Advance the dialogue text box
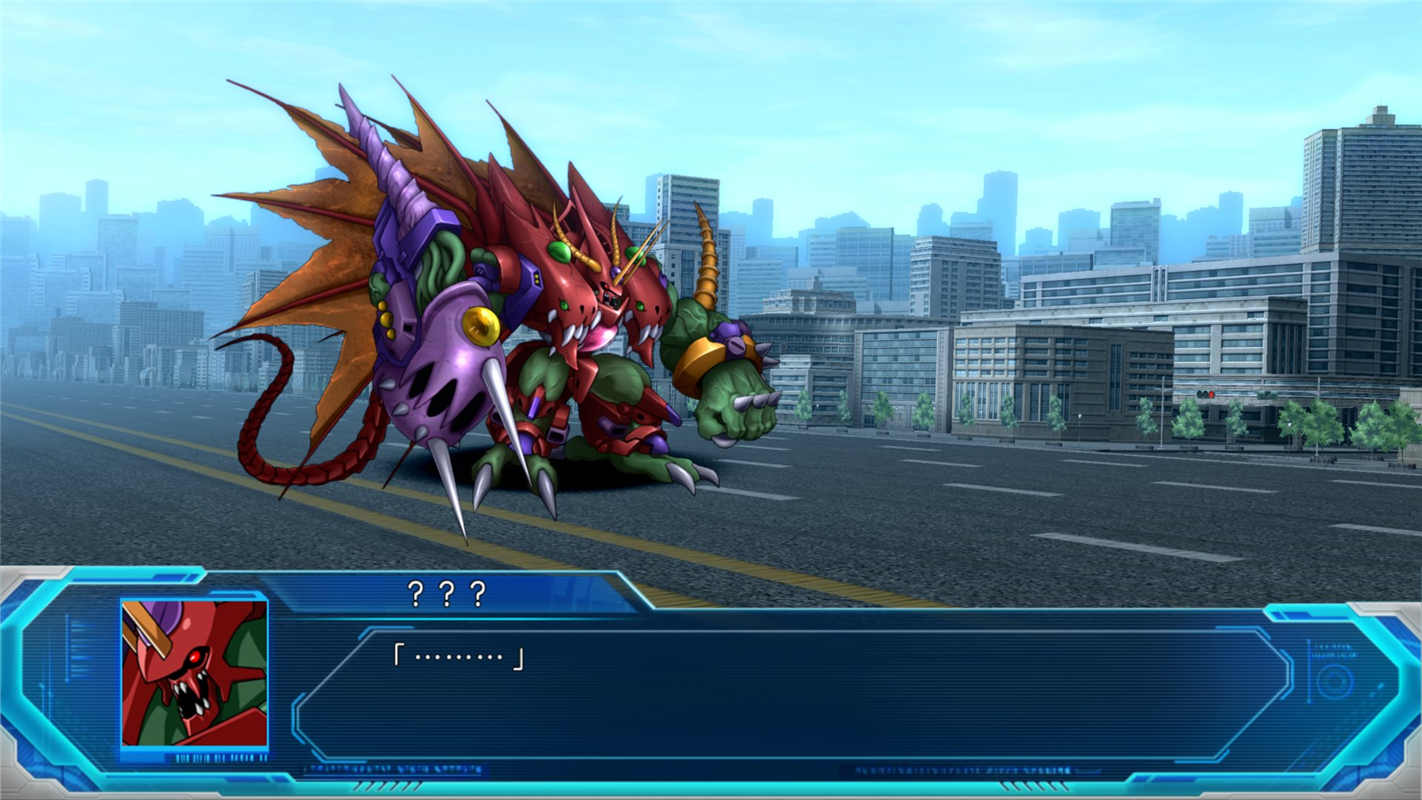 tap(790, 693)
